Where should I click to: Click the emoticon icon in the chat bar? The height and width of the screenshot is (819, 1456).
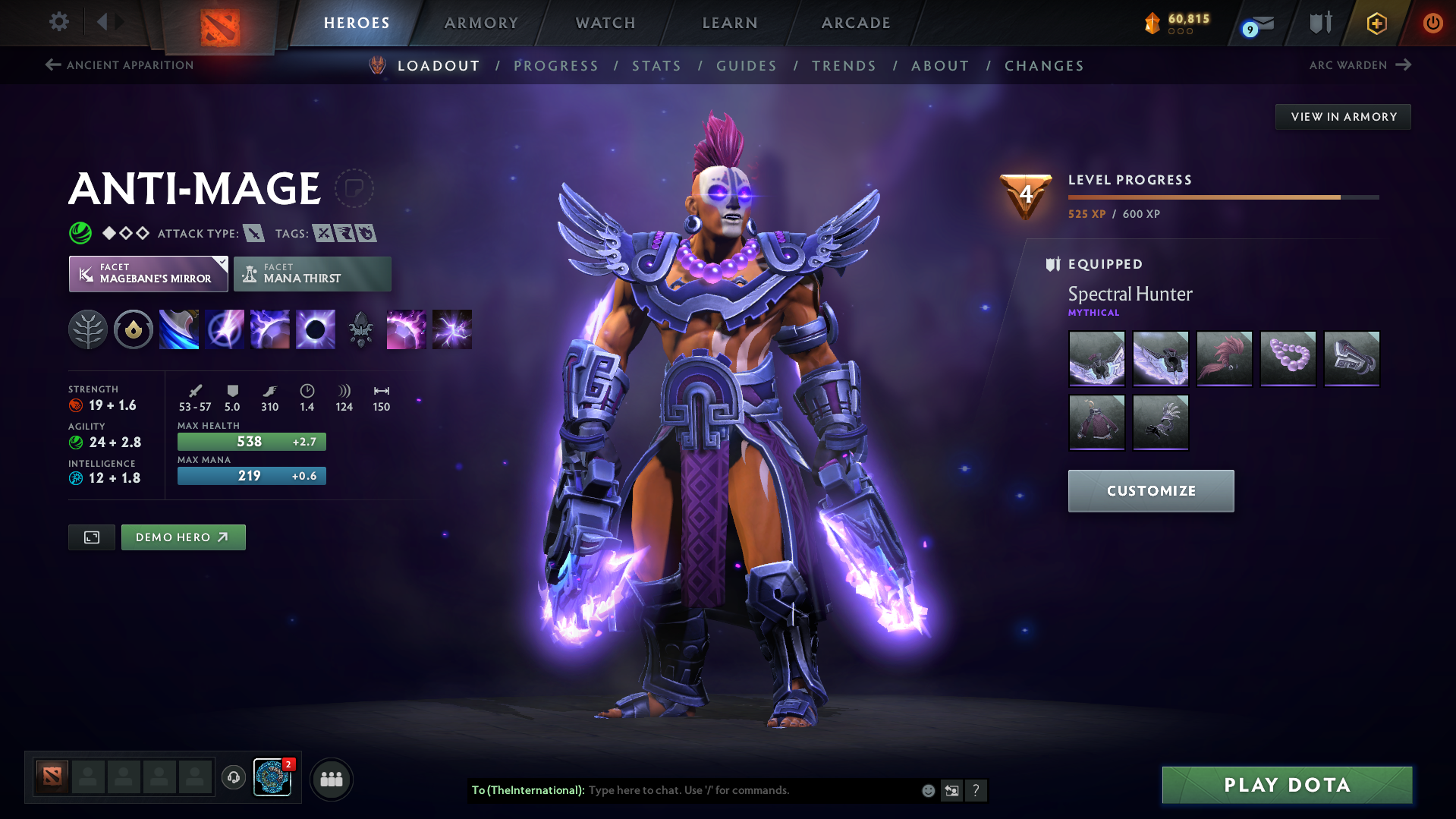coord(927,790)
